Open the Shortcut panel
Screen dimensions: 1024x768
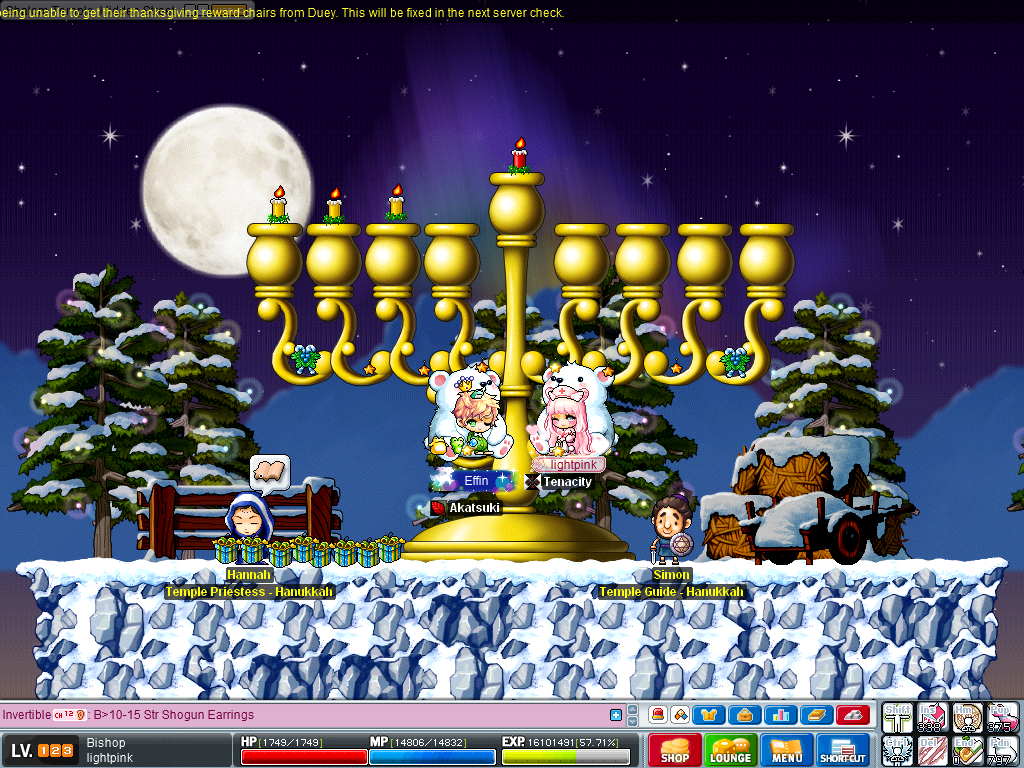[842, 750]
